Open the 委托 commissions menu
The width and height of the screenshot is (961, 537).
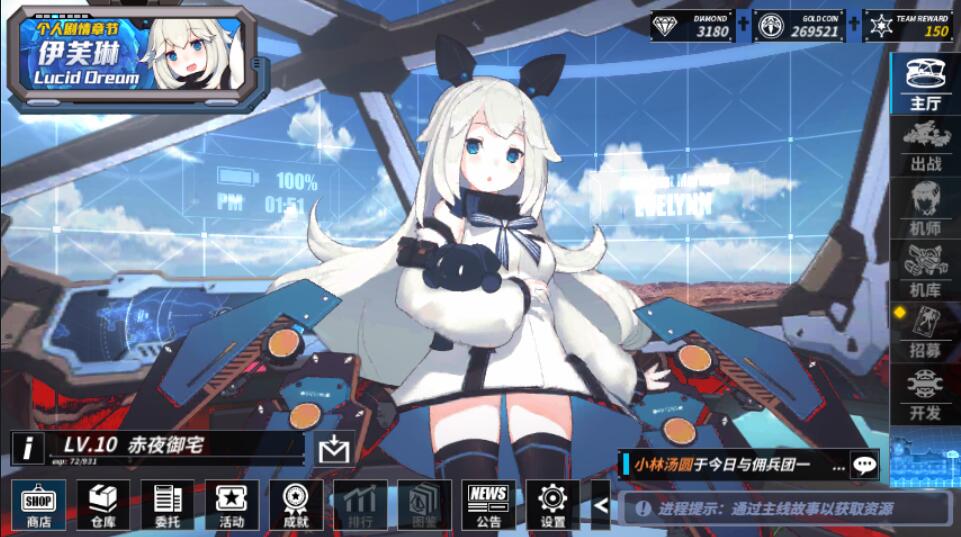[x=167, y=504]
